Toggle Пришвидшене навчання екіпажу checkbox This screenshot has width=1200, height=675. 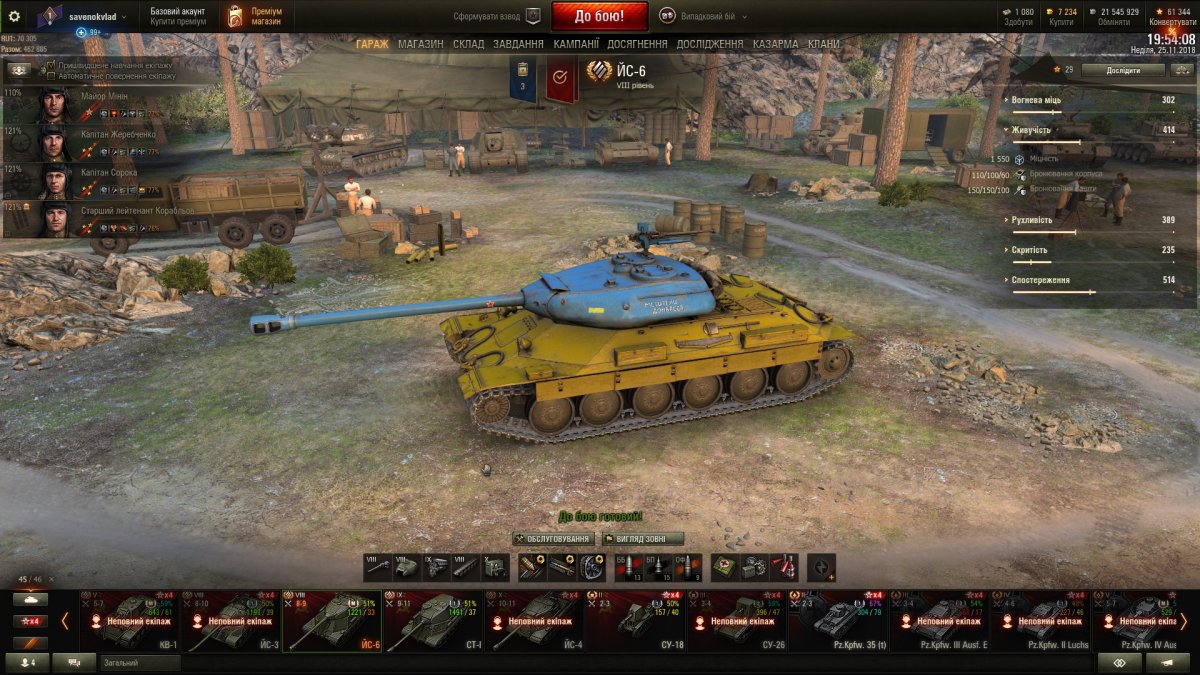[x=52, y=65]
